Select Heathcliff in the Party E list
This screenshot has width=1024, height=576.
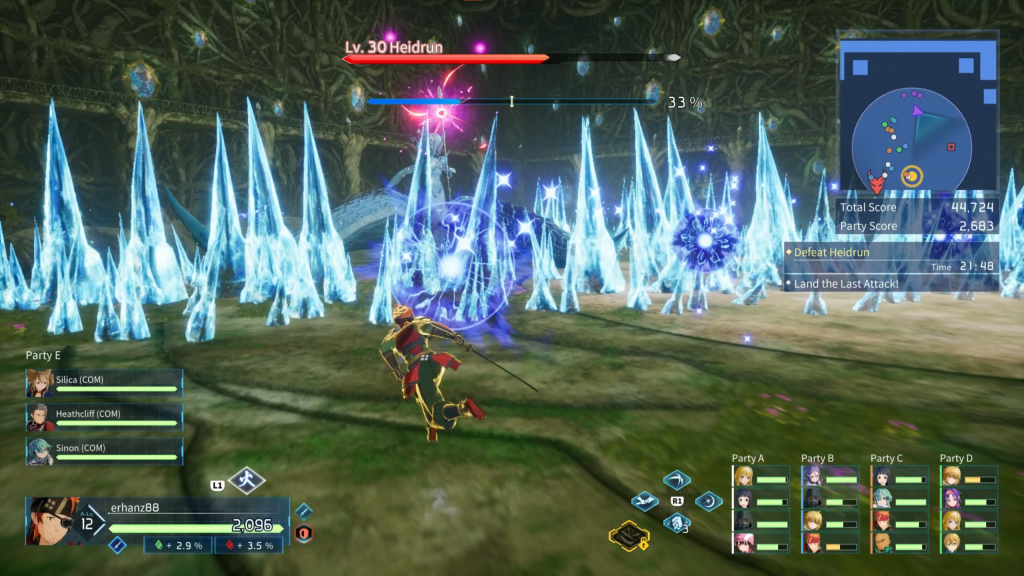(104, 417)
